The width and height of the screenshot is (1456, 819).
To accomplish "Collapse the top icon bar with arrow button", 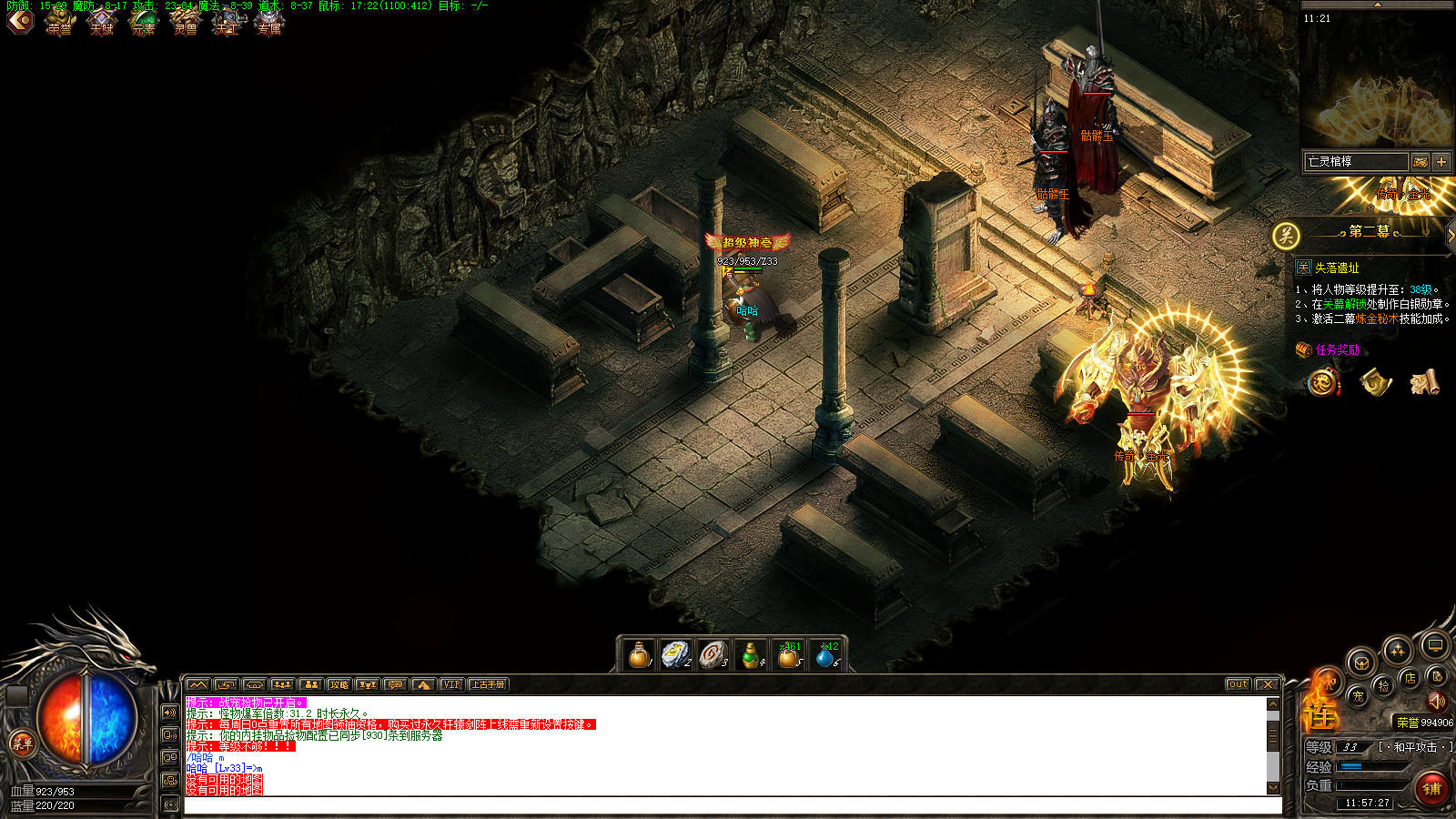I will [19, 20].
